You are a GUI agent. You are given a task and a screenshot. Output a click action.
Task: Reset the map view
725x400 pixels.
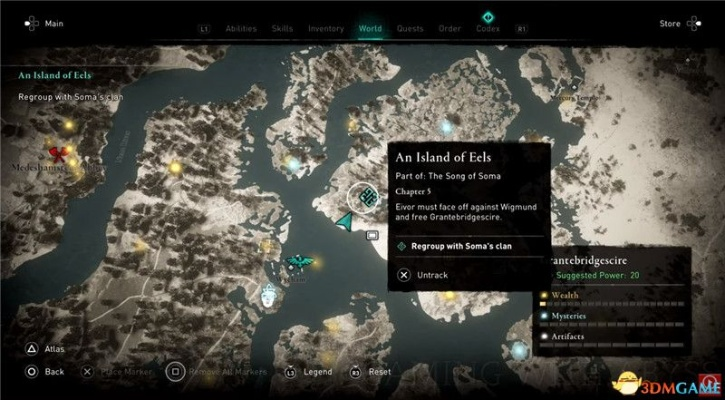(379, 371)
